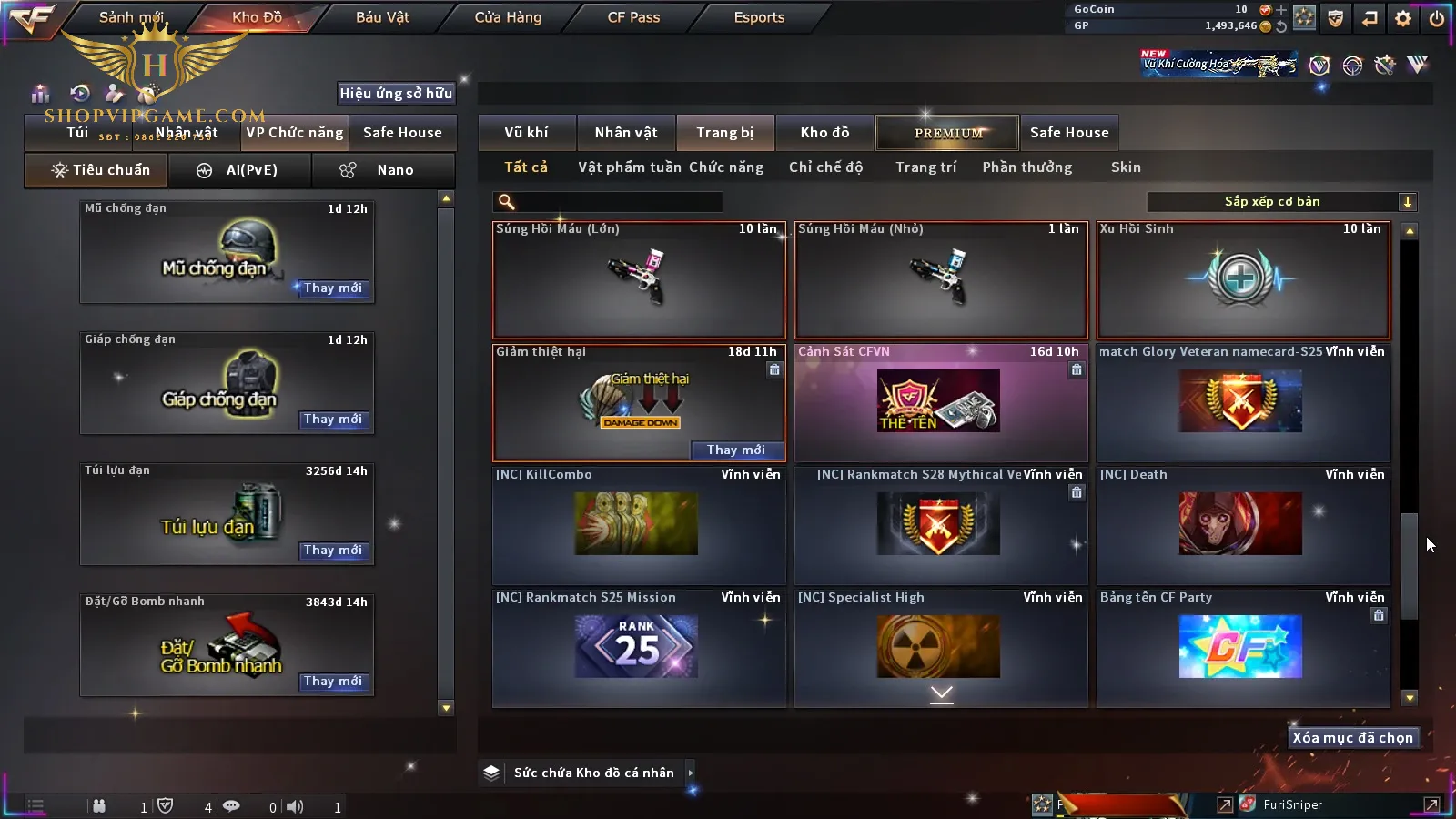The height and width of the screenshot is (819, 1456).
Task: Open the Nano loadout tab
Action: point(383,170)
